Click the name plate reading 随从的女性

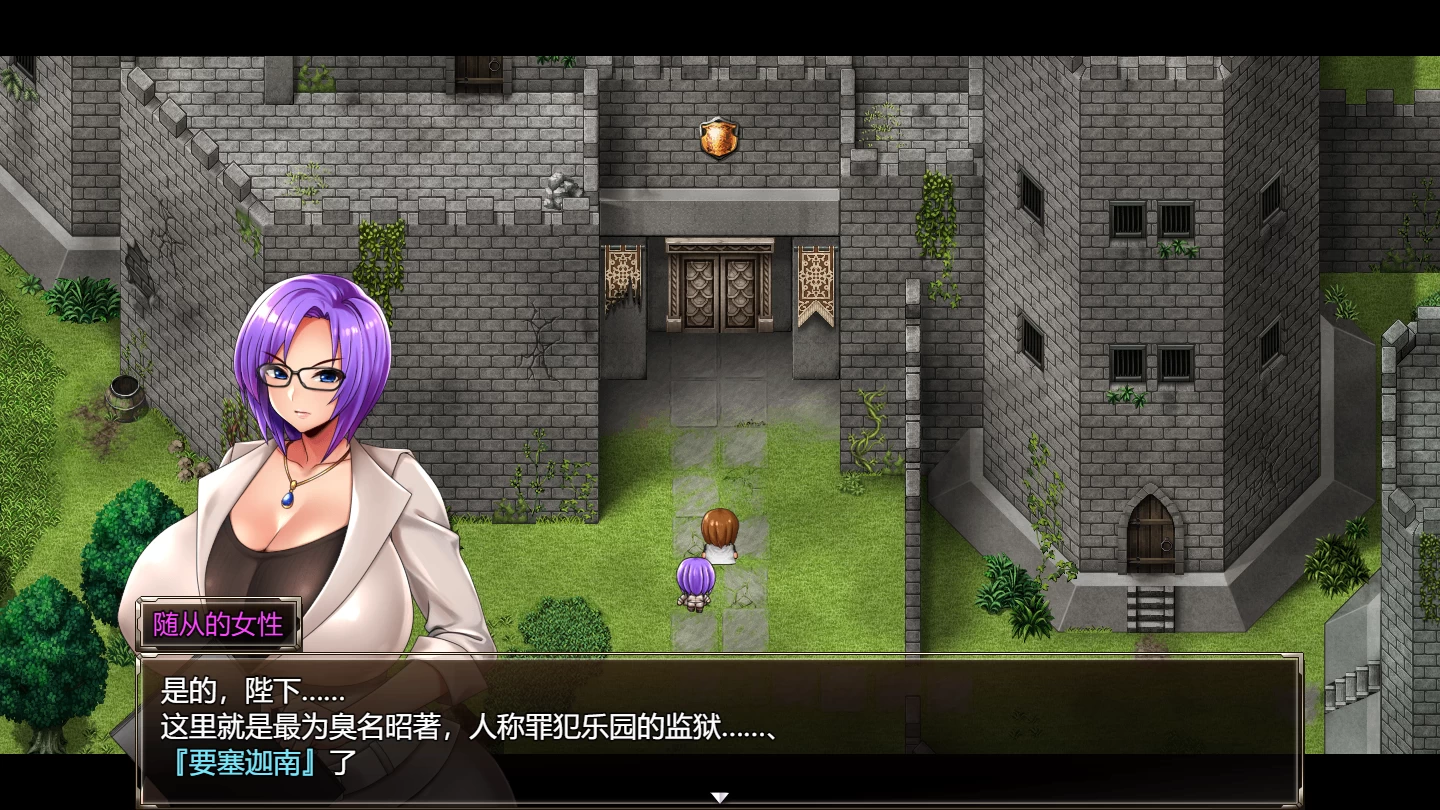[216, 625]
